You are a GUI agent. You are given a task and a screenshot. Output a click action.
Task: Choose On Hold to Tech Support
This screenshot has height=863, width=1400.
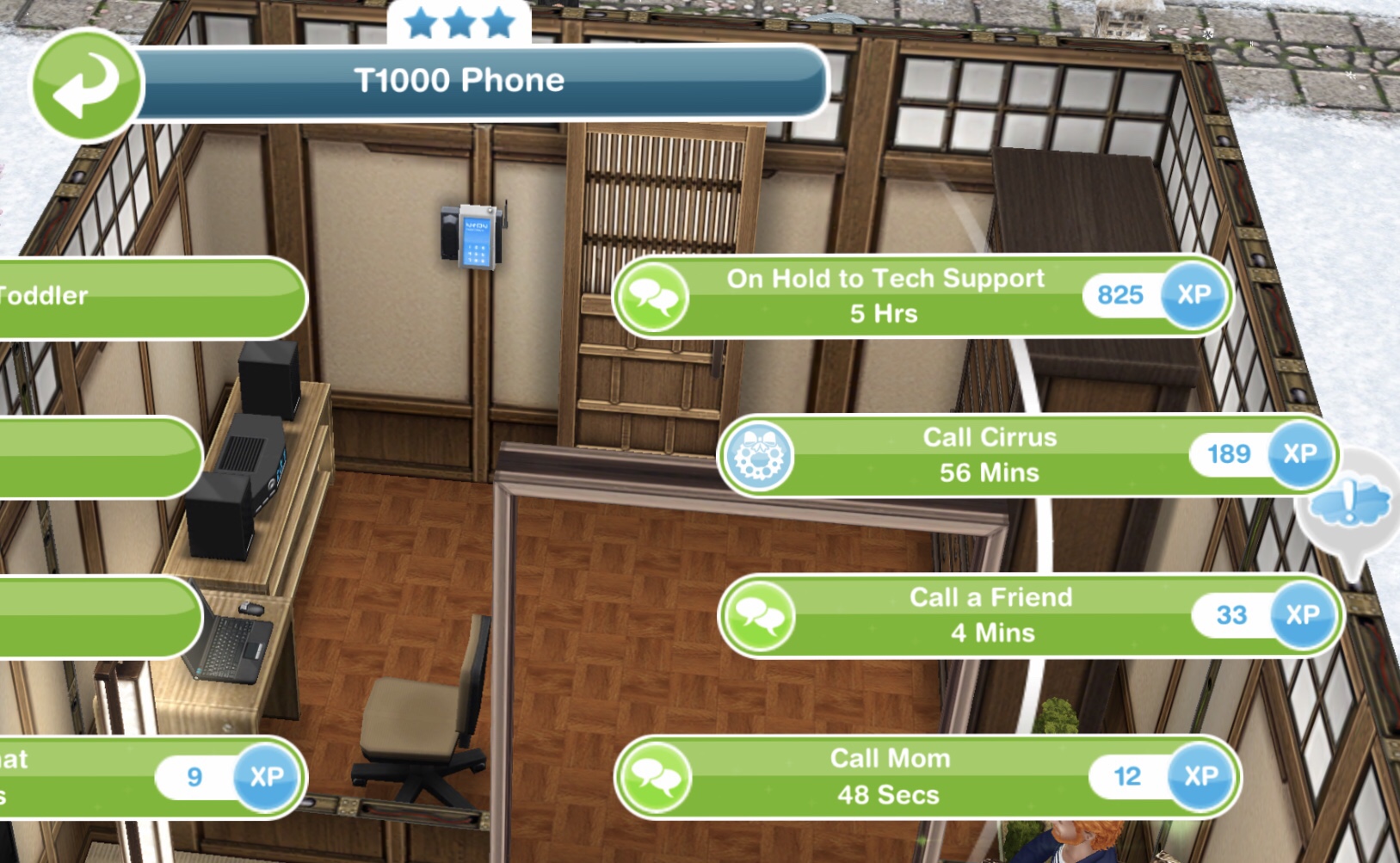coord(886,296)
